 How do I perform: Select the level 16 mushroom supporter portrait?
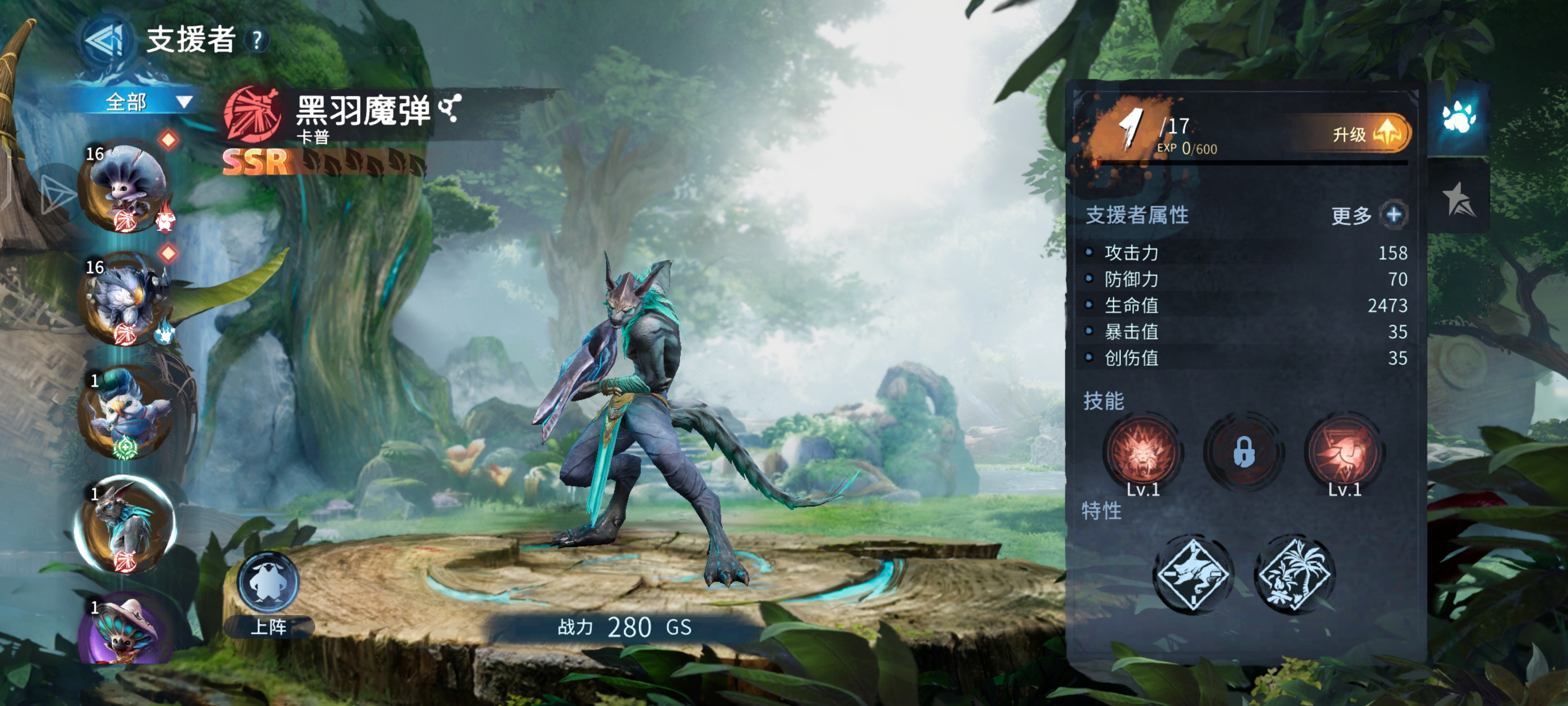pyautogui.click(x=126, y=186)
